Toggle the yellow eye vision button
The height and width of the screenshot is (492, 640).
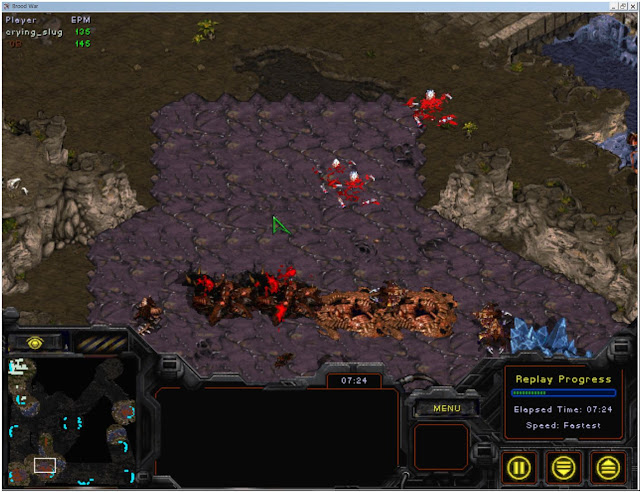pos(32,342)
